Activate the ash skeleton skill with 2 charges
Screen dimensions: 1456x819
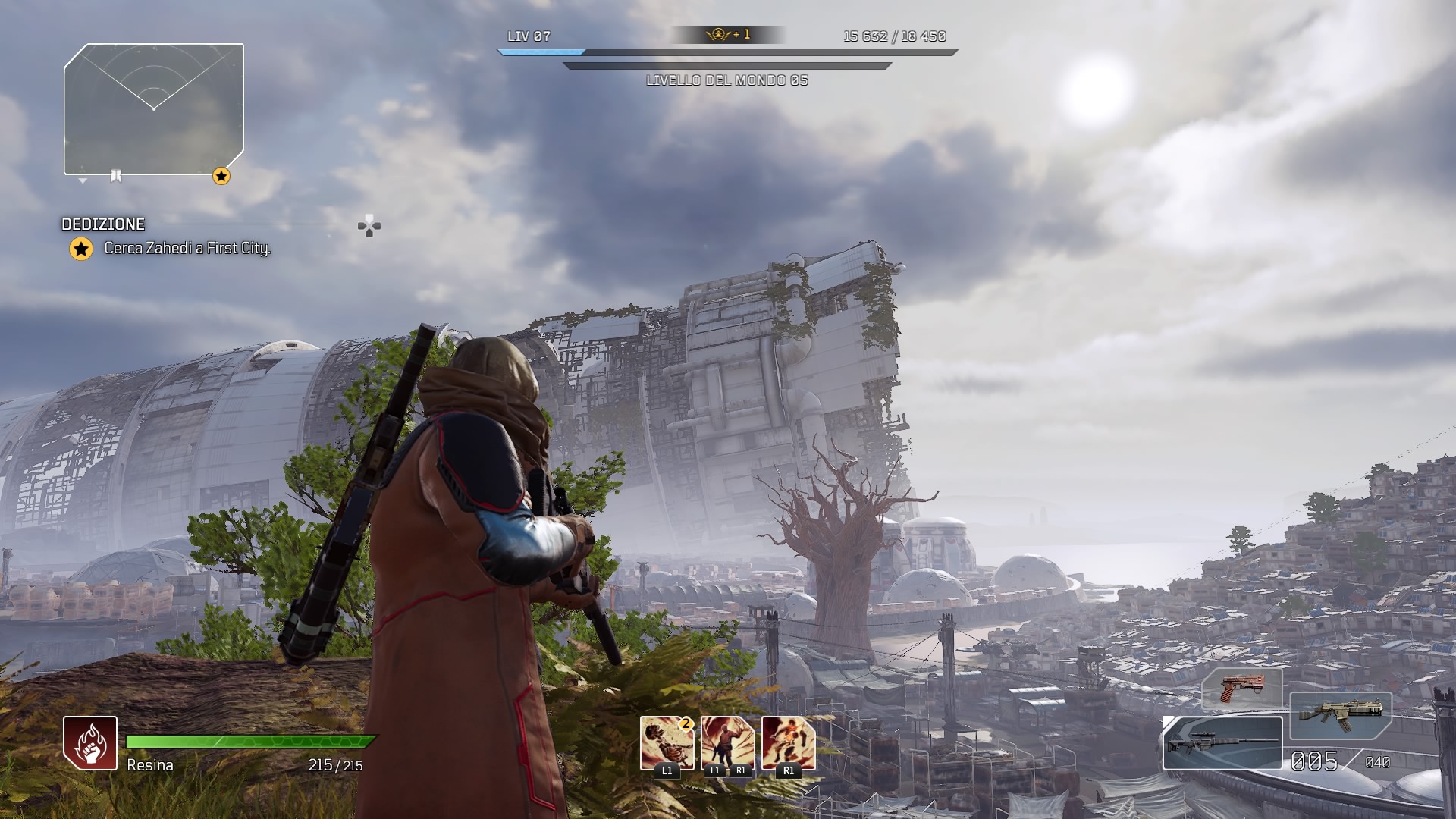coord(667,743)
